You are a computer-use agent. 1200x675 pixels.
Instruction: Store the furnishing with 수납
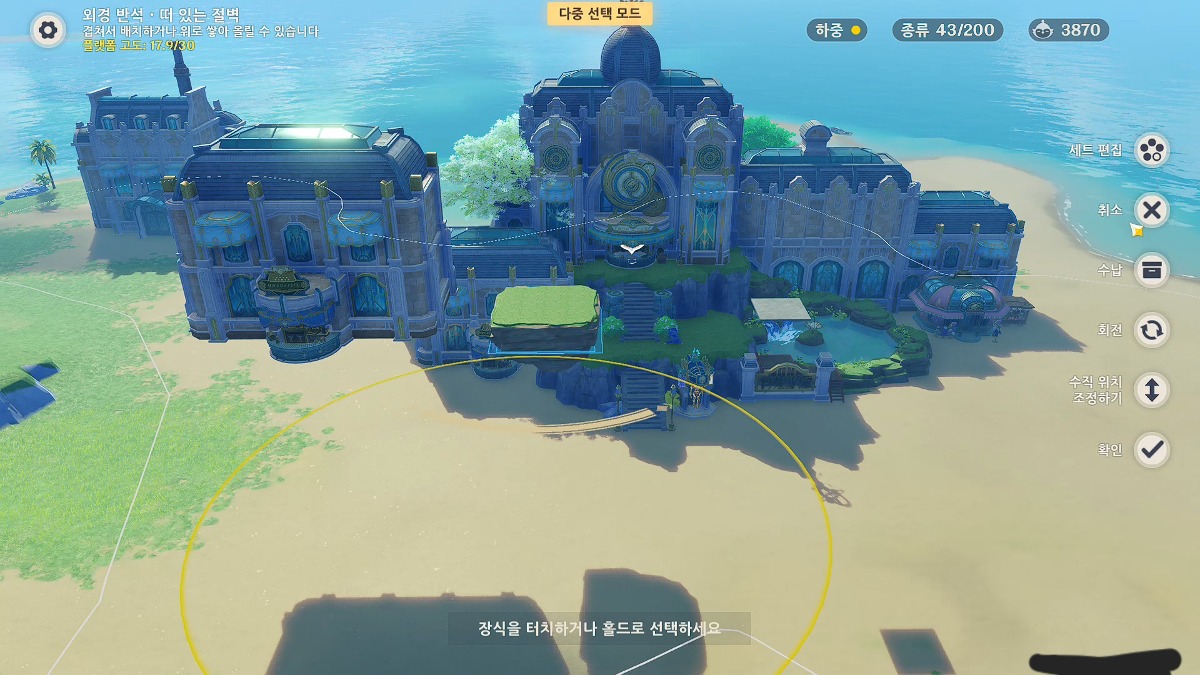click(1152, 270)
